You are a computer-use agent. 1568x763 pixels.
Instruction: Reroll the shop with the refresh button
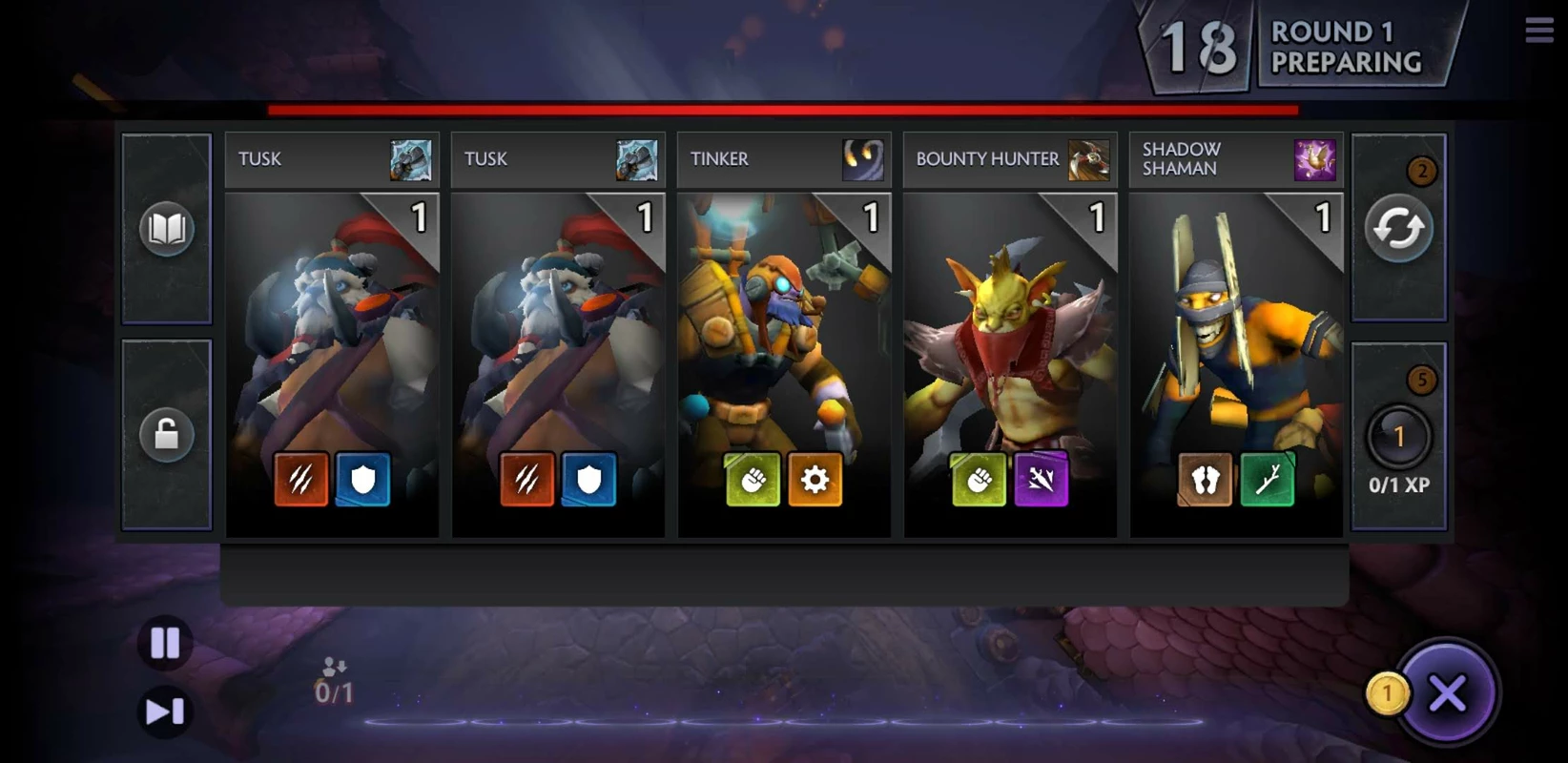pos(1398,229)
